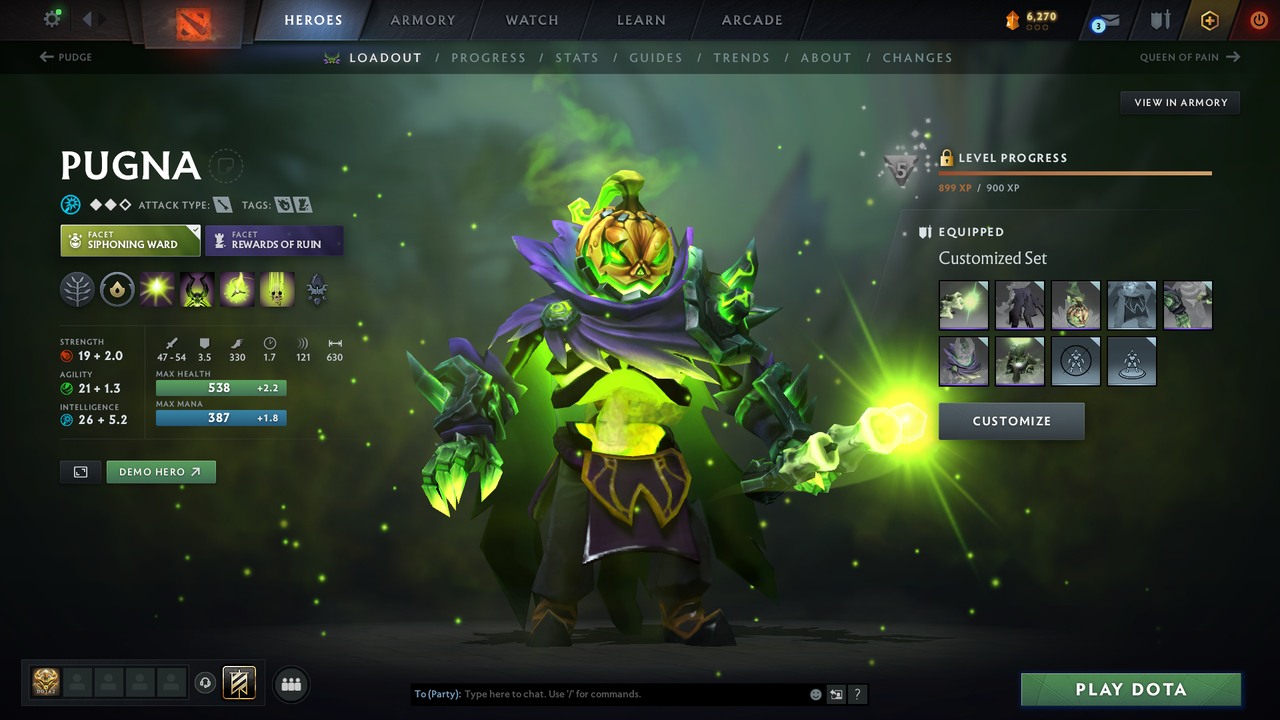Select the Nether Blast ability icon
Image resolution: width=1280 pixels, height=720 pixels.
[x=157, y=289]
